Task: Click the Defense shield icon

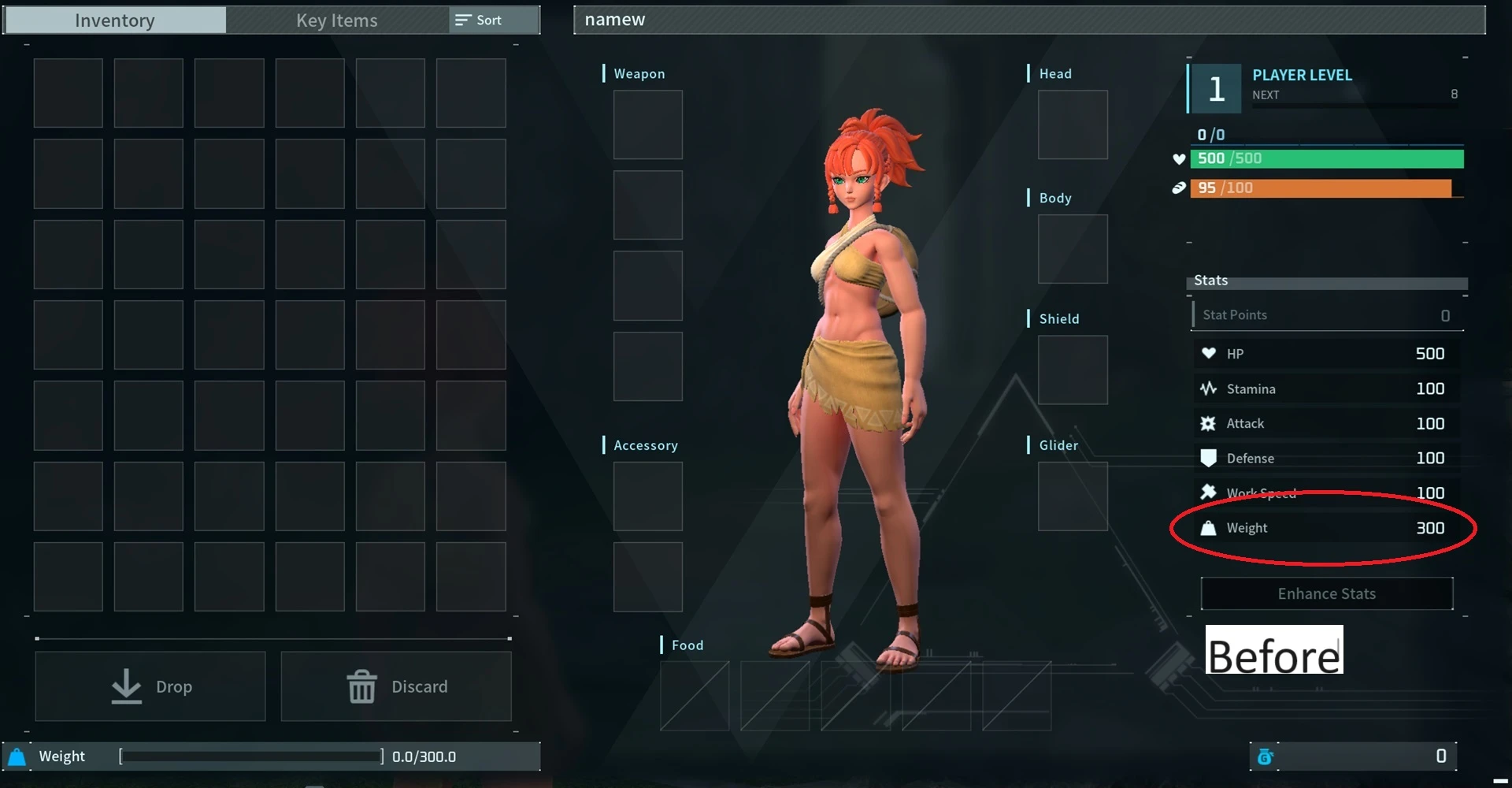Action: 1209,458
